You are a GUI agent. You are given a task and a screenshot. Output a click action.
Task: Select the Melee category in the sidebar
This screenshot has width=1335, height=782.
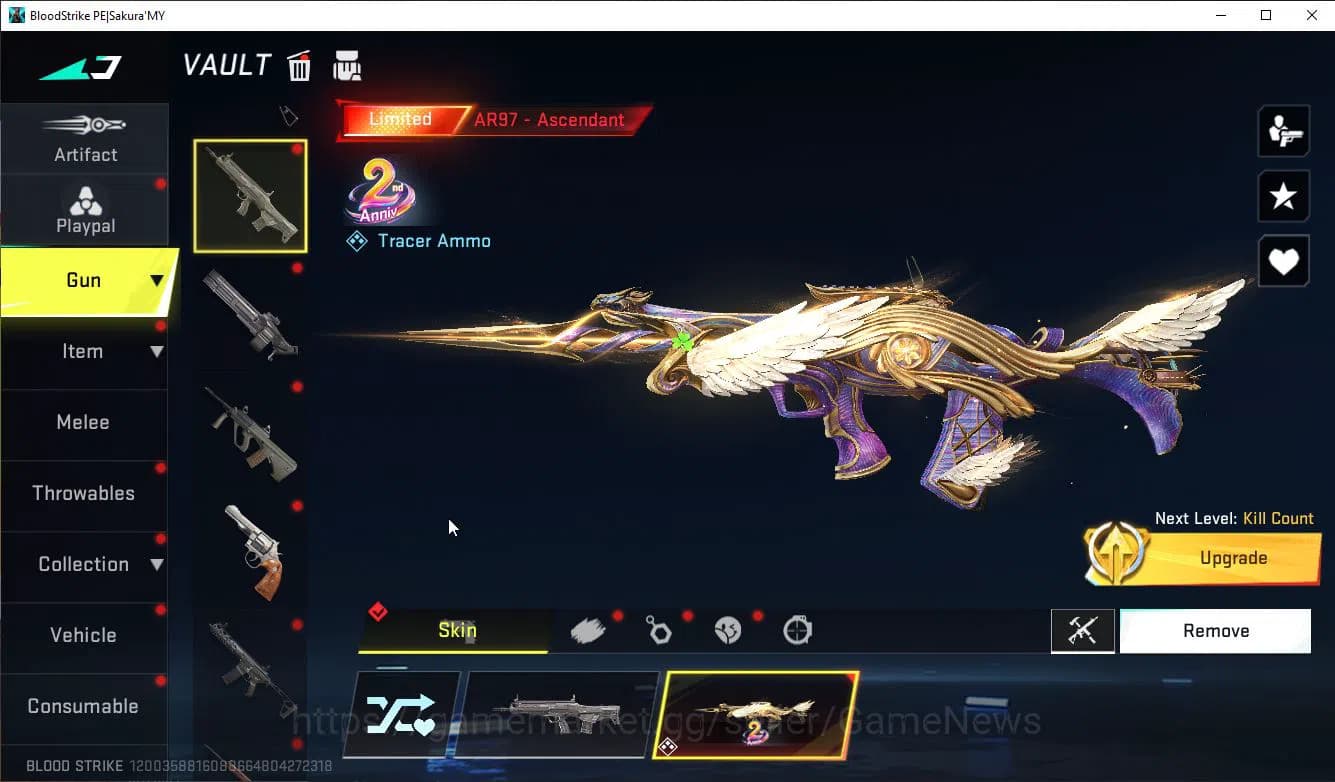[83, 422]
